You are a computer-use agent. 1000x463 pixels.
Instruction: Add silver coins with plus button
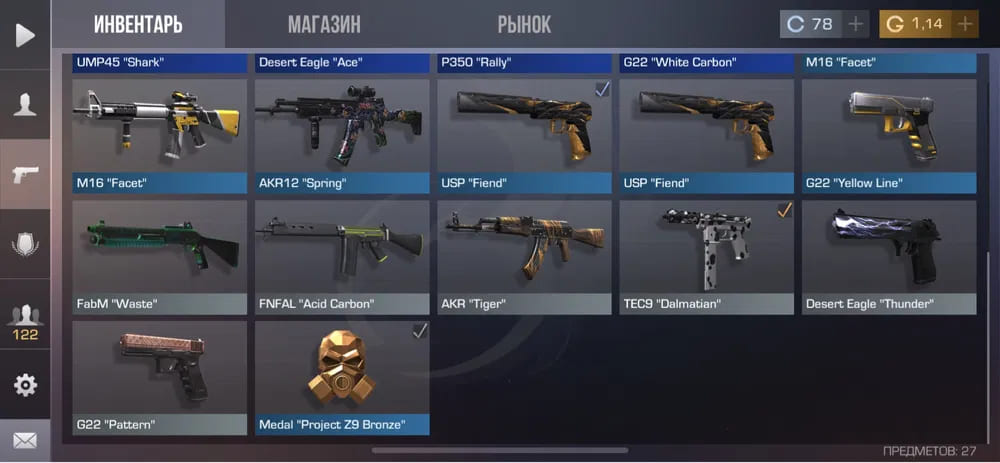[856, 24]
